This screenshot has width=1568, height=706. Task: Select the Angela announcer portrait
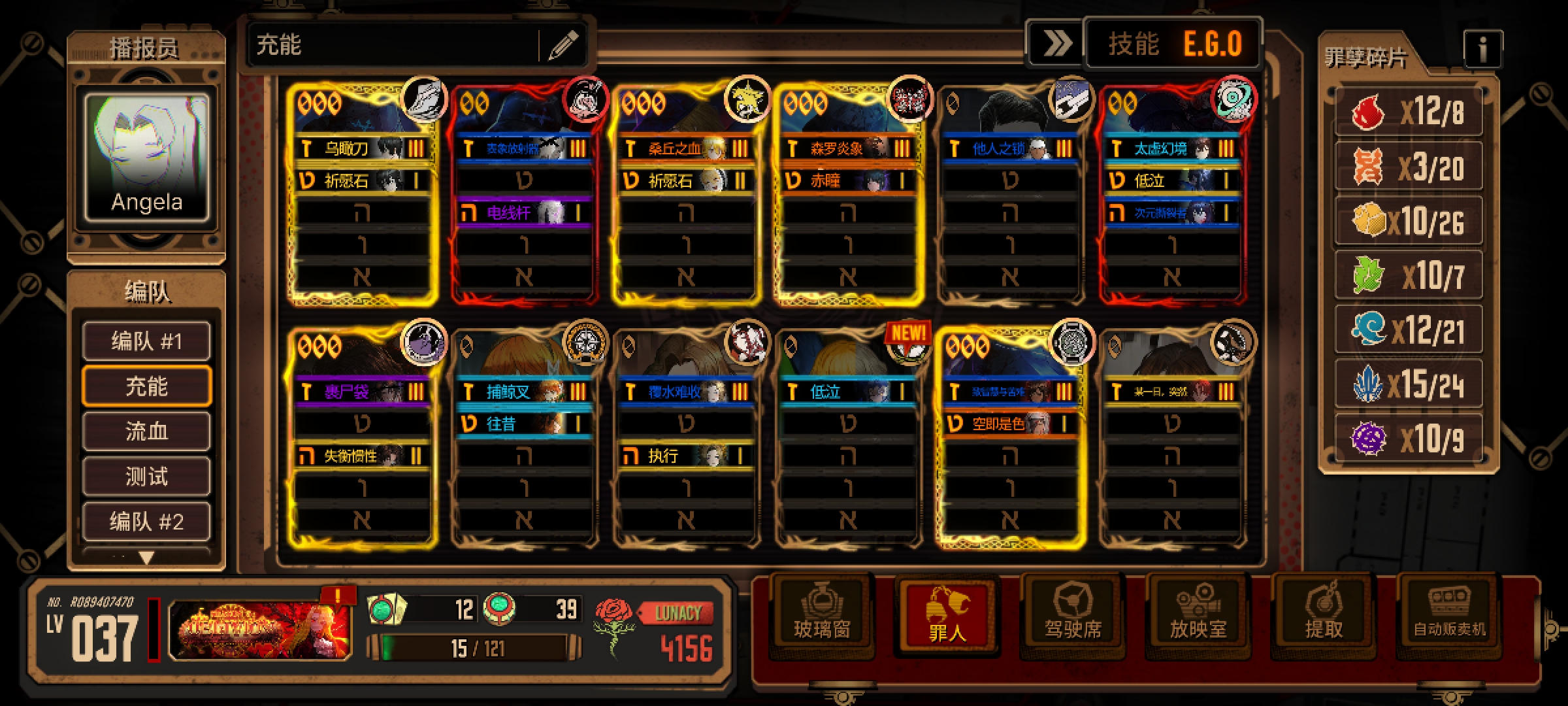[x=146, y=158]
